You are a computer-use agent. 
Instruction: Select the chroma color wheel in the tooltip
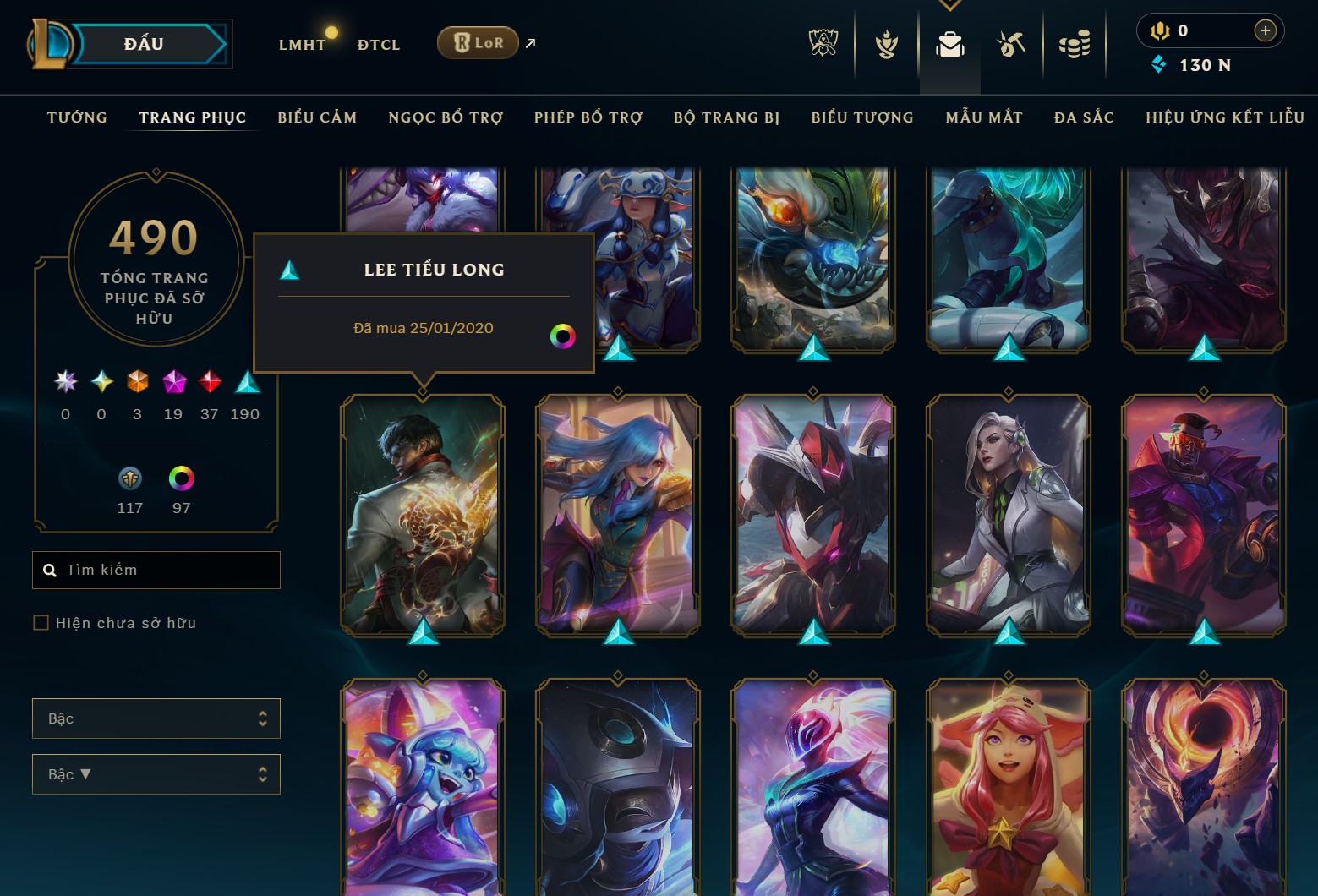pos(562,336)
